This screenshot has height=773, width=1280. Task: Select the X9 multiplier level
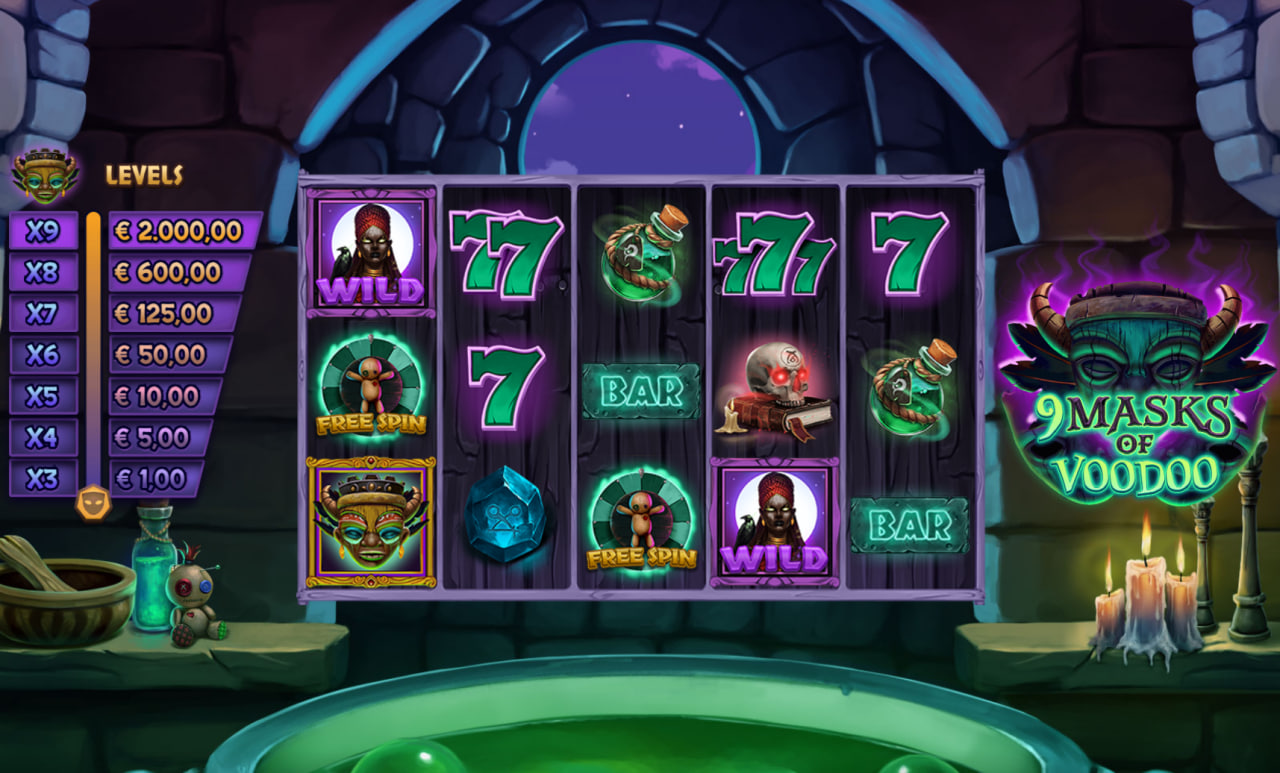tap(44, 230)
